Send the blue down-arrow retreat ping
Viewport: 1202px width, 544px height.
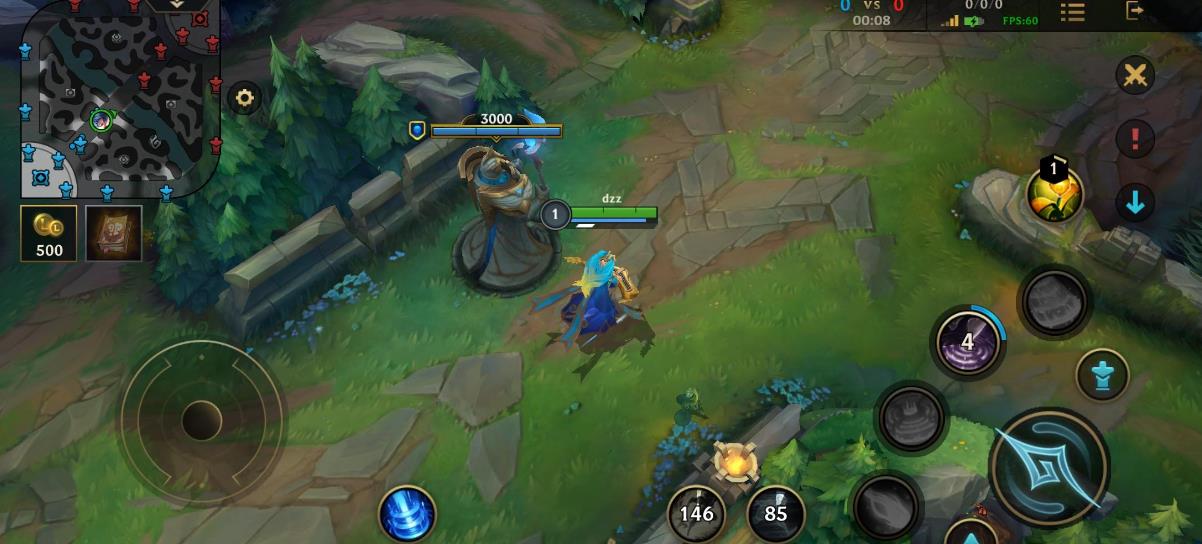tap(1135, 203)
